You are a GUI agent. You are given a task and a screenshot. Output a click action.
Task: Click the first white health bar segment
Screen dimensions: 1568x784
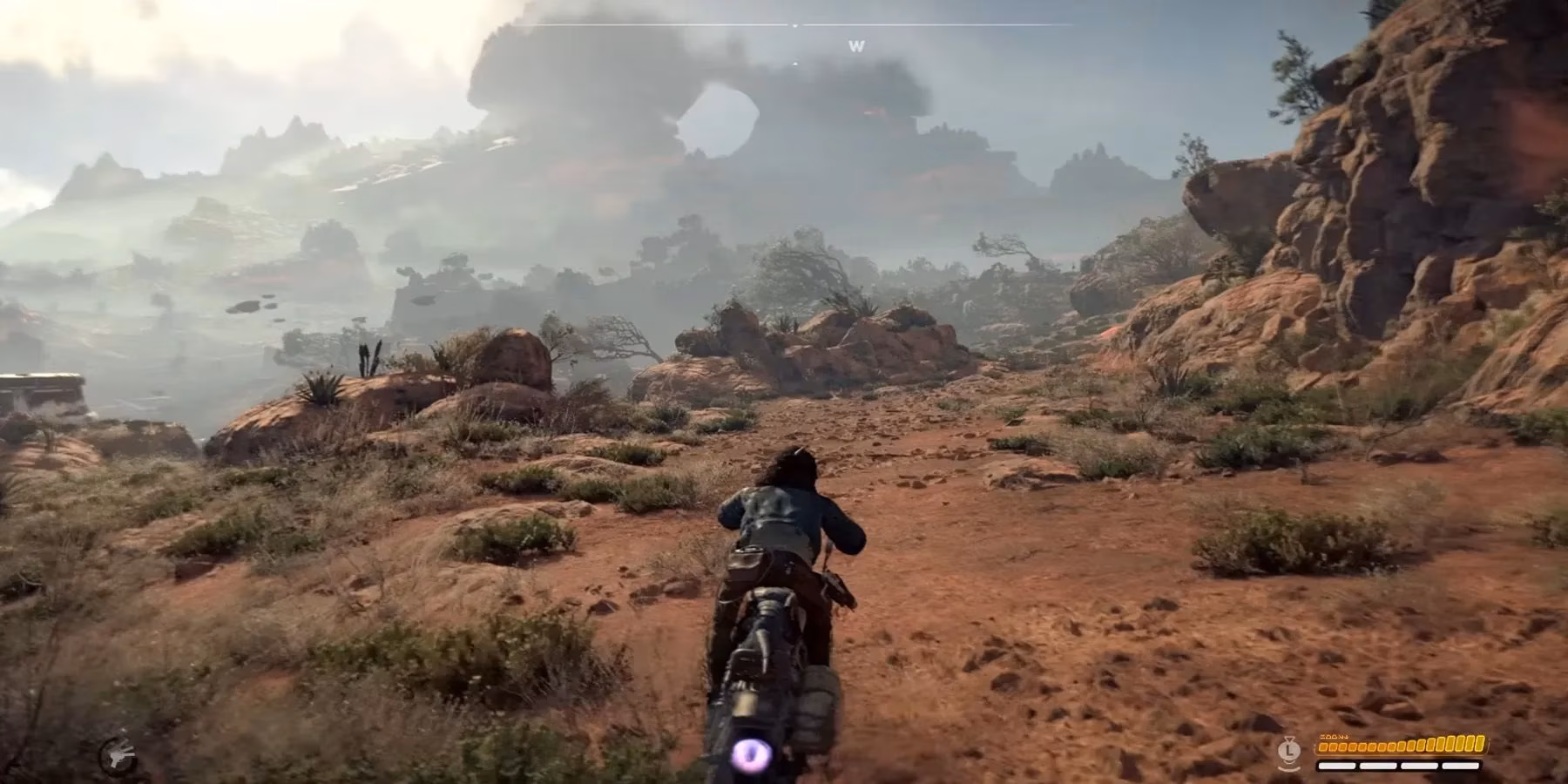click(x=1336, y=766)
